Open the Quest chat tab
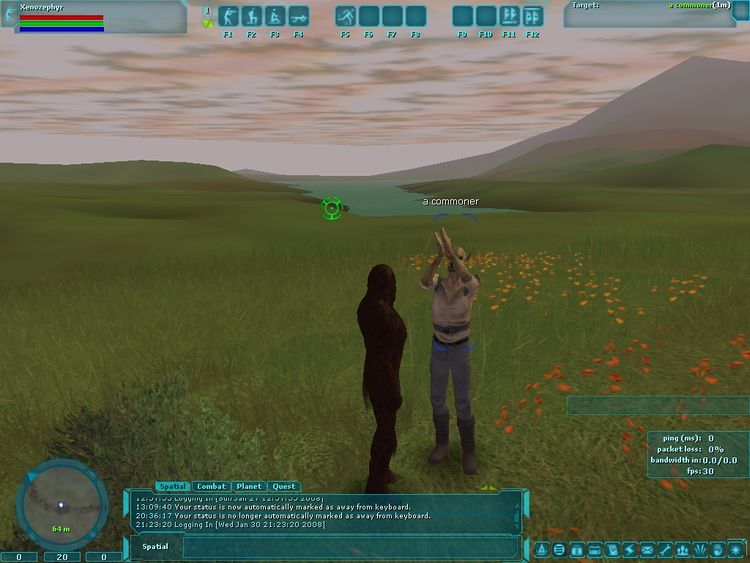Viewport: 750px width, 563px height. (284, 487)
